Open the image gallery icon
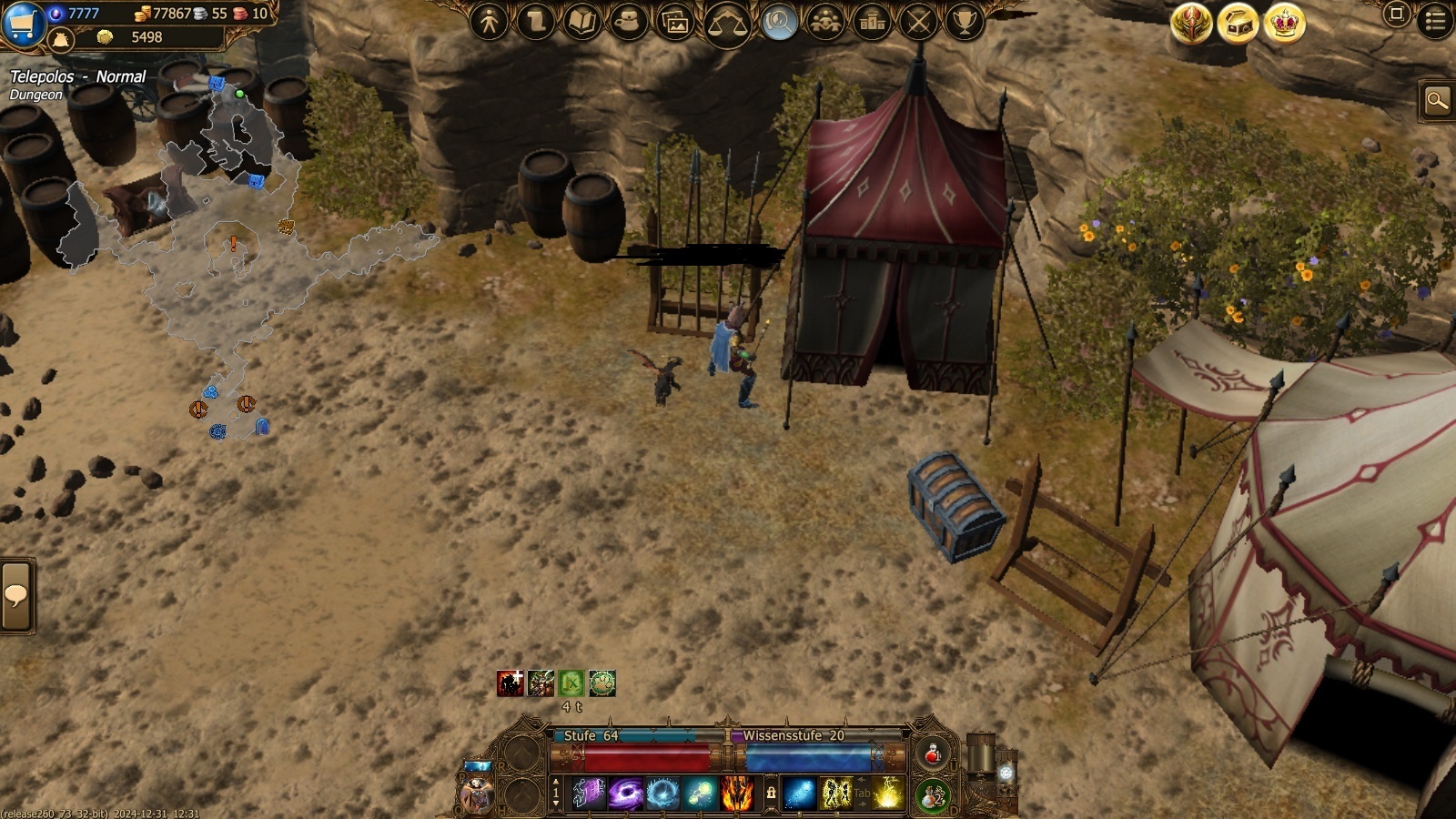The width and height of the screenshot is (1456, 819). coord(676,22)
